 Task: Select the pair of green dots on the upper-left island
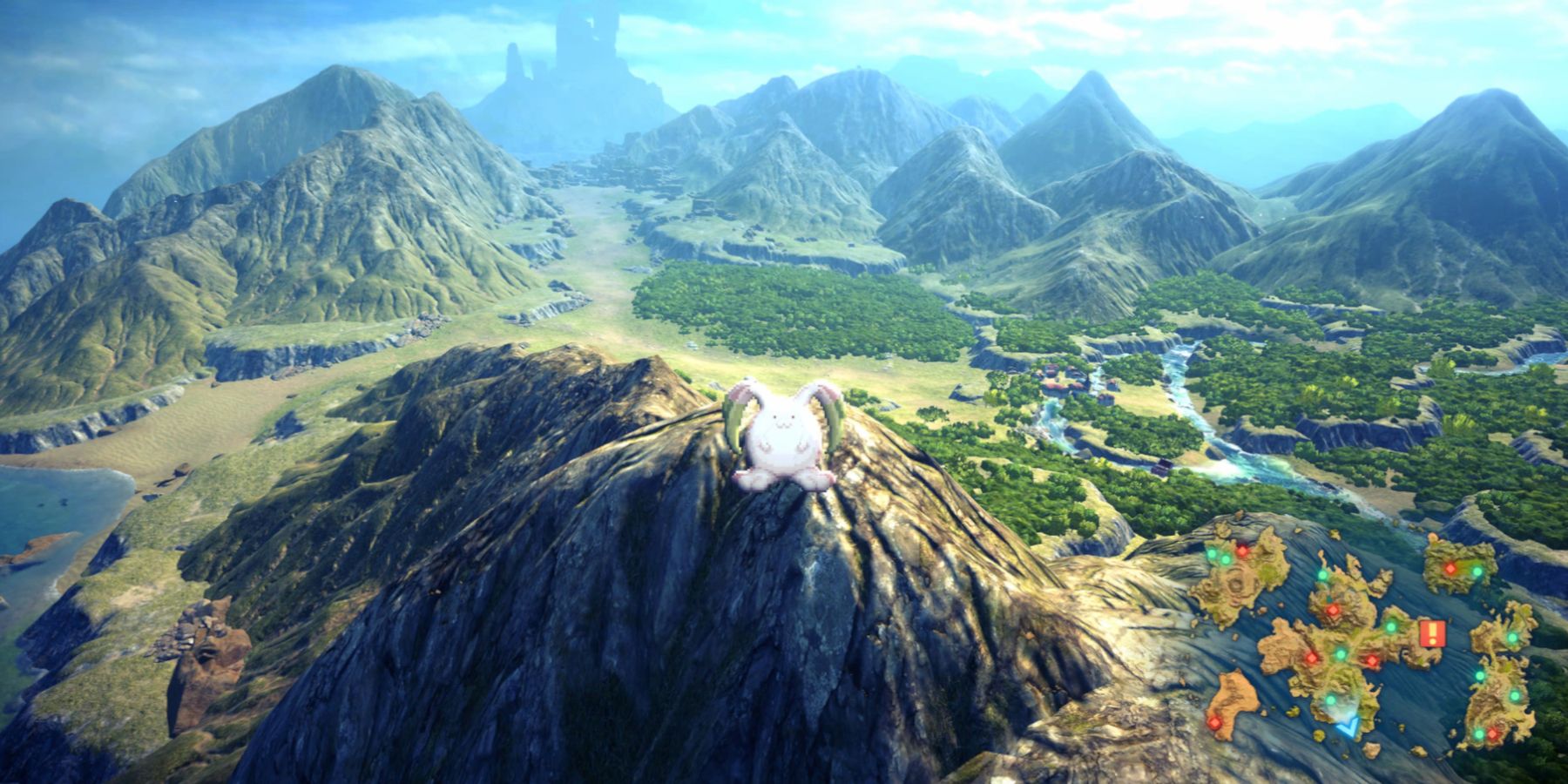1218,556
